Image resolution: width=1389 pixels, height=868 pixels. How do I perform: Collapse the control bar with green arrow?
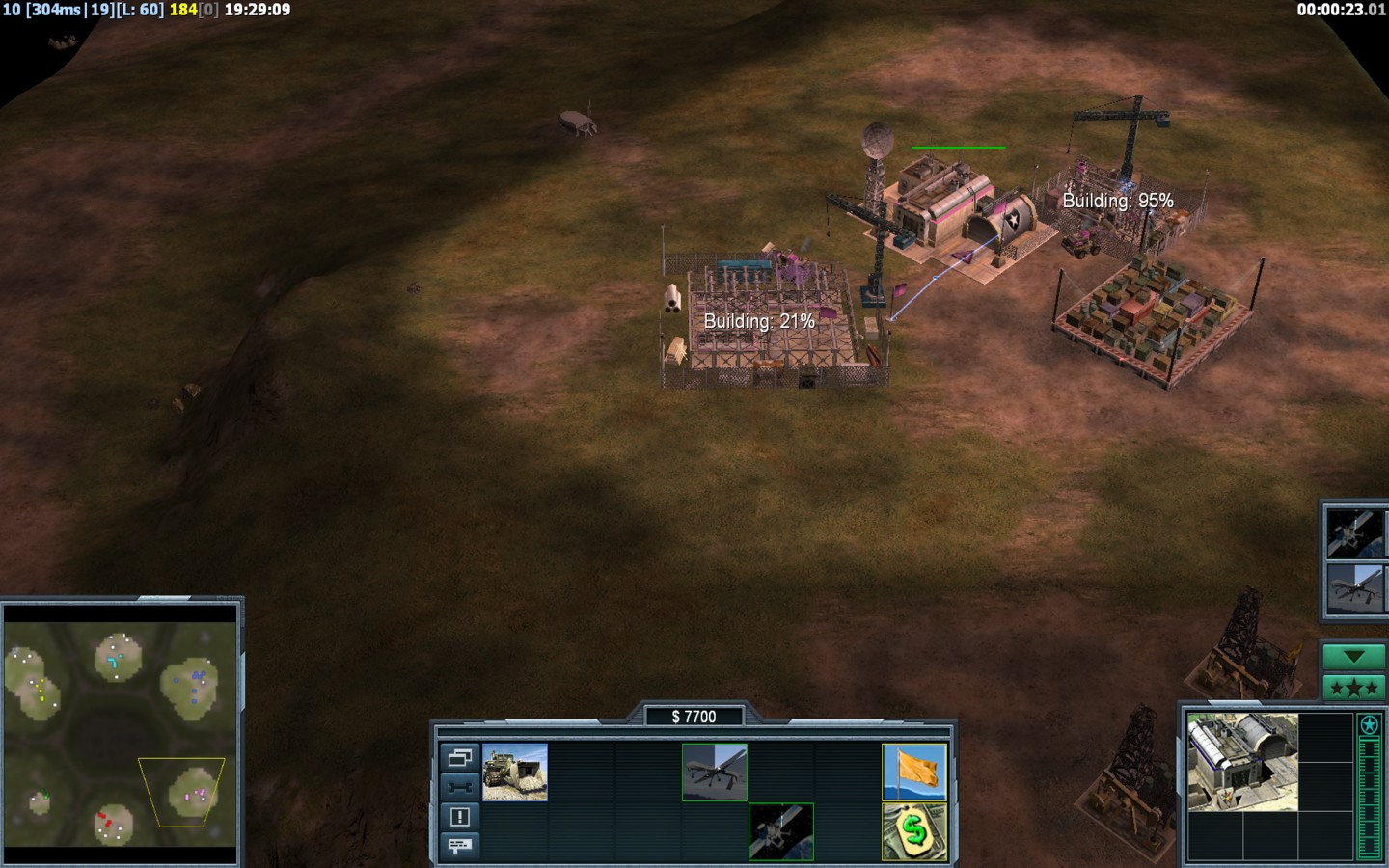1352,657
